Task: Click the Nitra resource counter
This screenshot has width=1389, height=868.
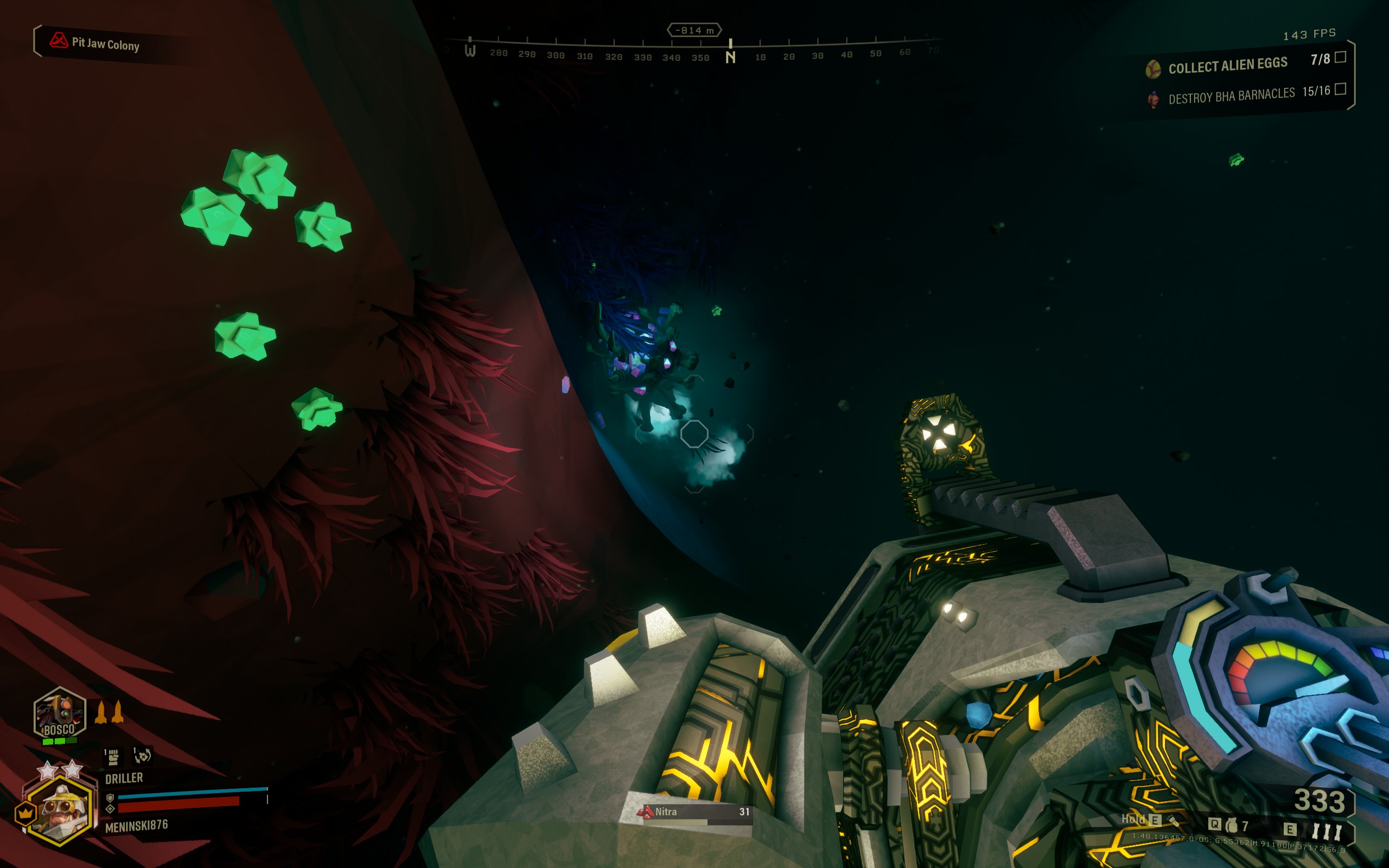Action: (x=694, y=812)
